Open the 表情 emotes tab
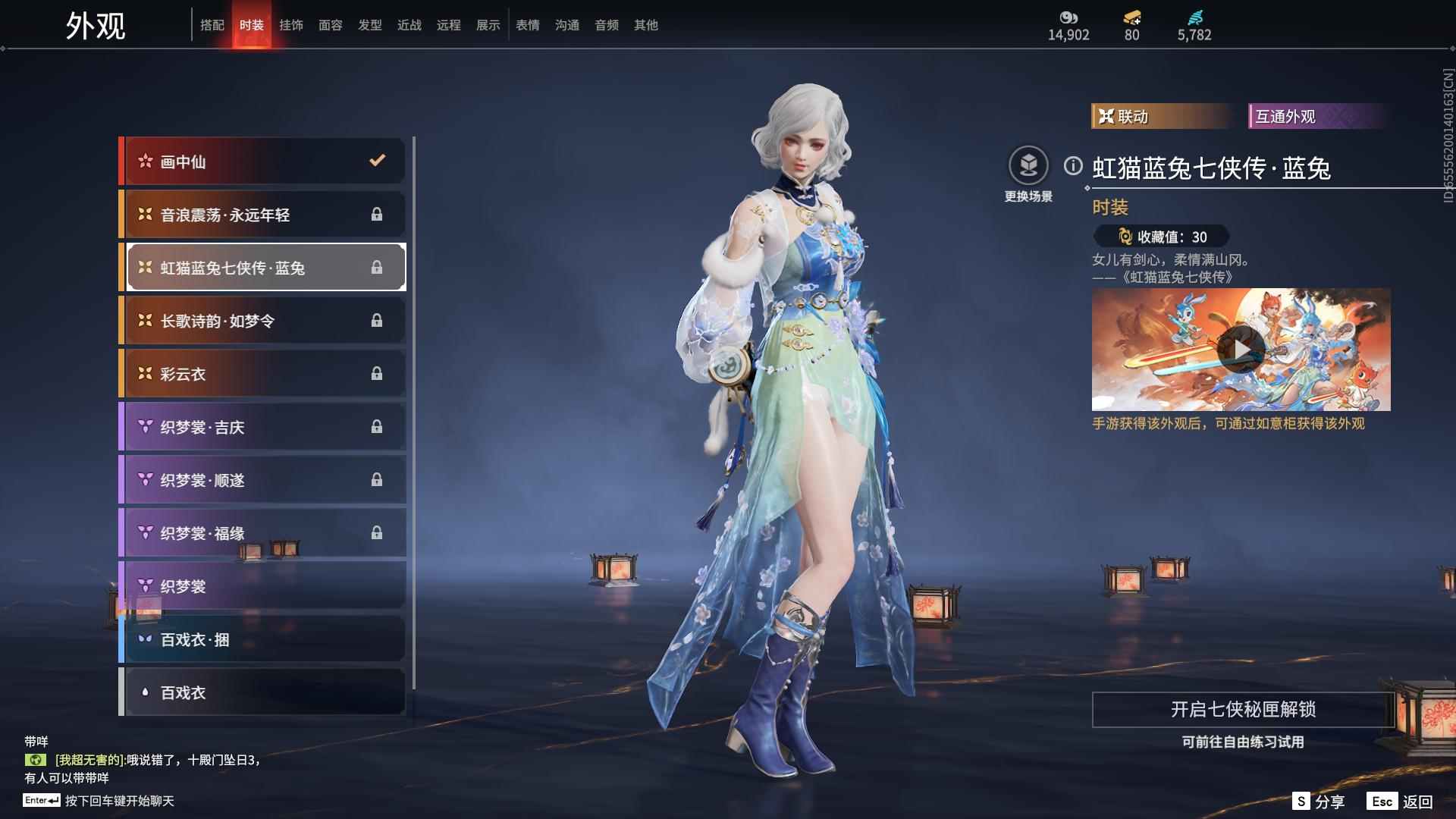 pos(528,25)
